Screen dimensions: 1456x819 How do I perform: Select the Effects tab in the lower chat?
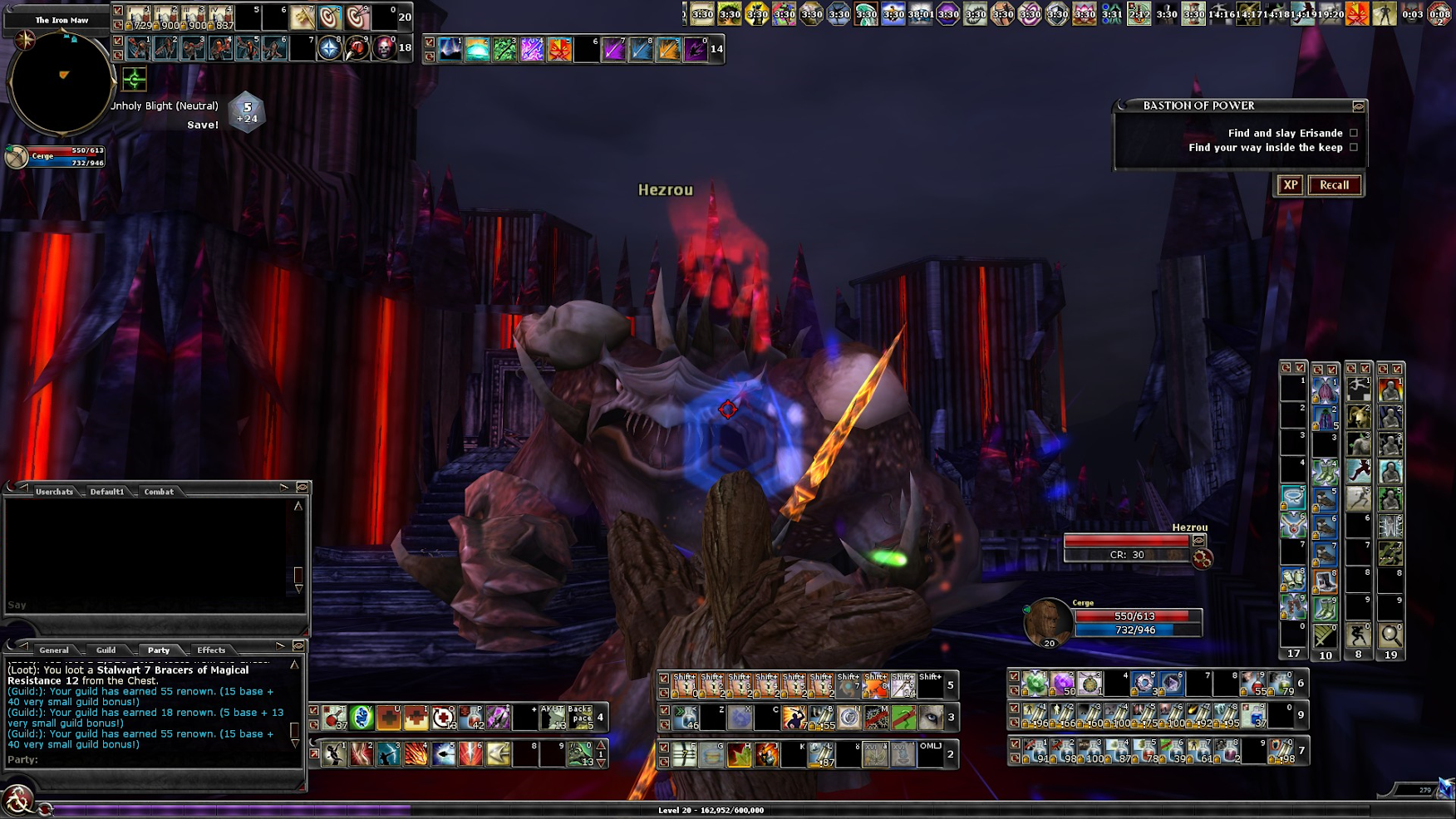click(x=211, y=650)
